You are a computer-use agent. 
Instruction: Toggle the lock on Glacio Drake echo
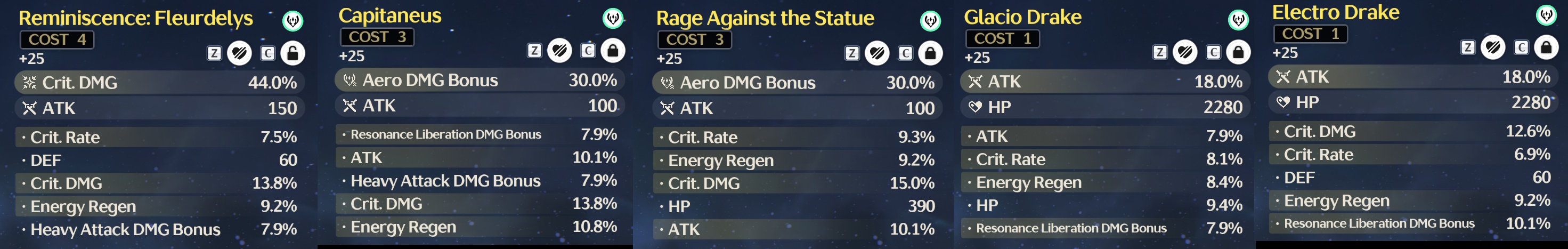(x=1238, y=52)
